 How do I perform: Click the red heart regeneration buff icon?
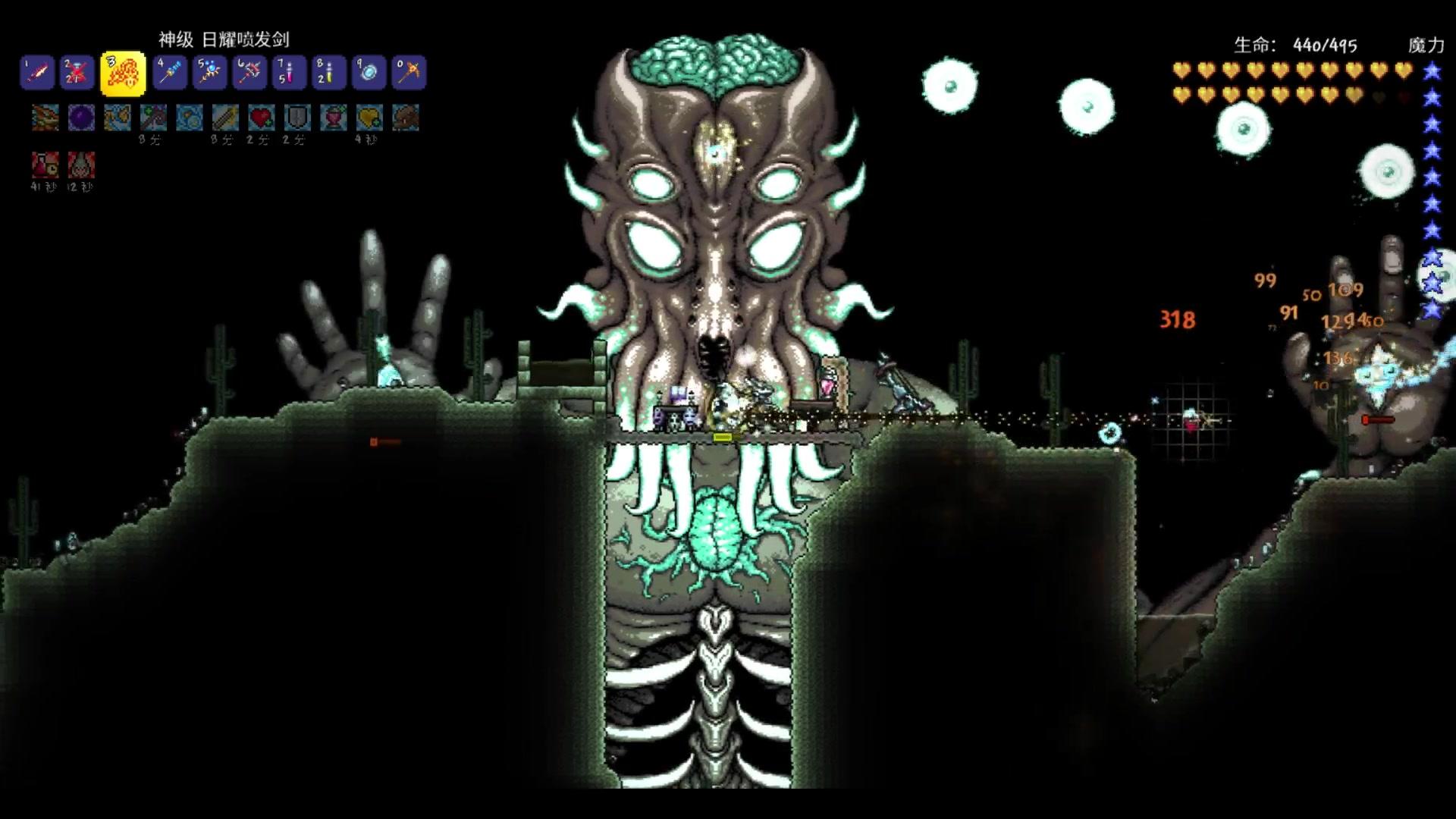coord(261,118)
